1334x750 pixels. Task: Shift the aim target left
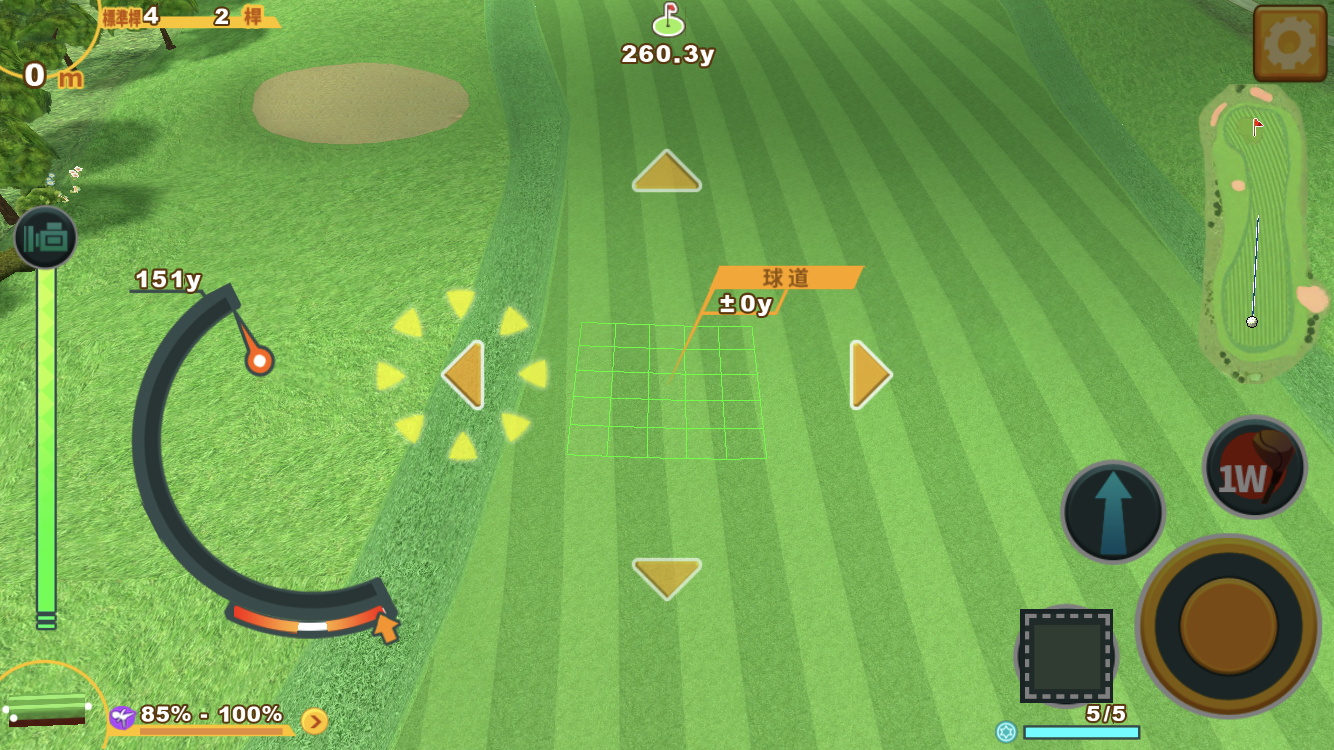[x=464, y=375]
